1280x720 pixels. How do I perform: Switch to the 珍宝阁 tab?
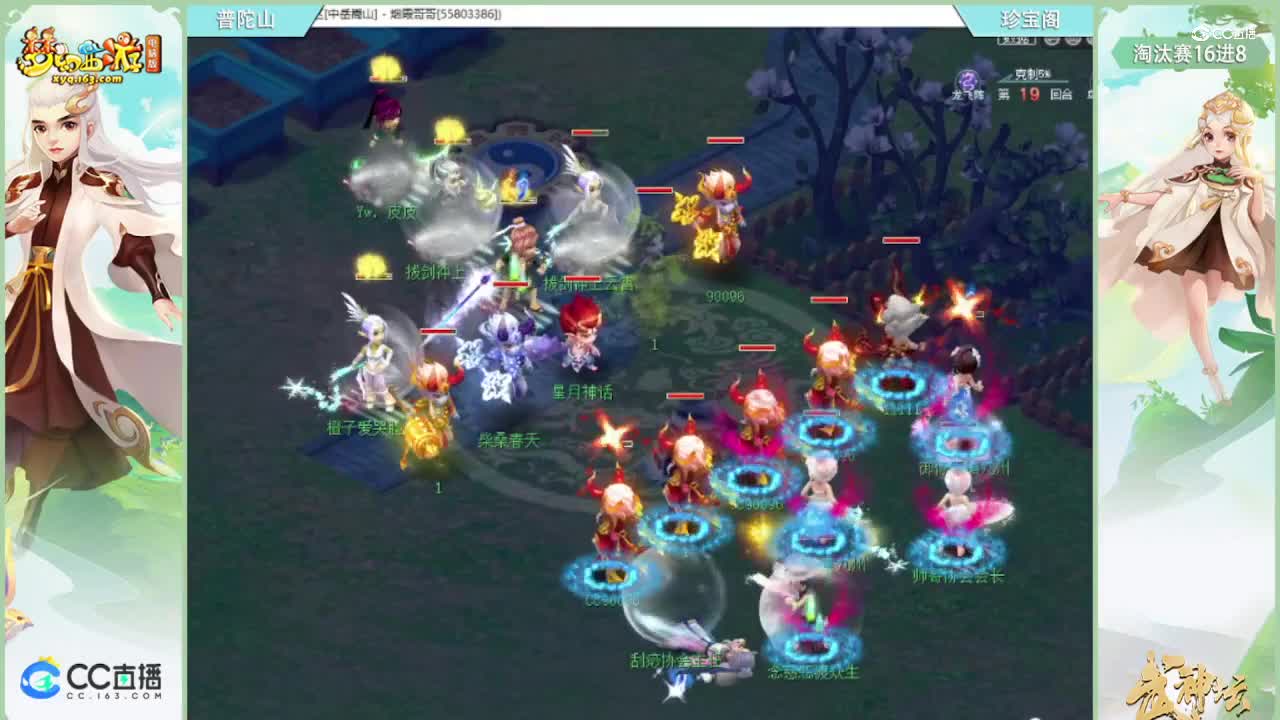[1030, 19]
